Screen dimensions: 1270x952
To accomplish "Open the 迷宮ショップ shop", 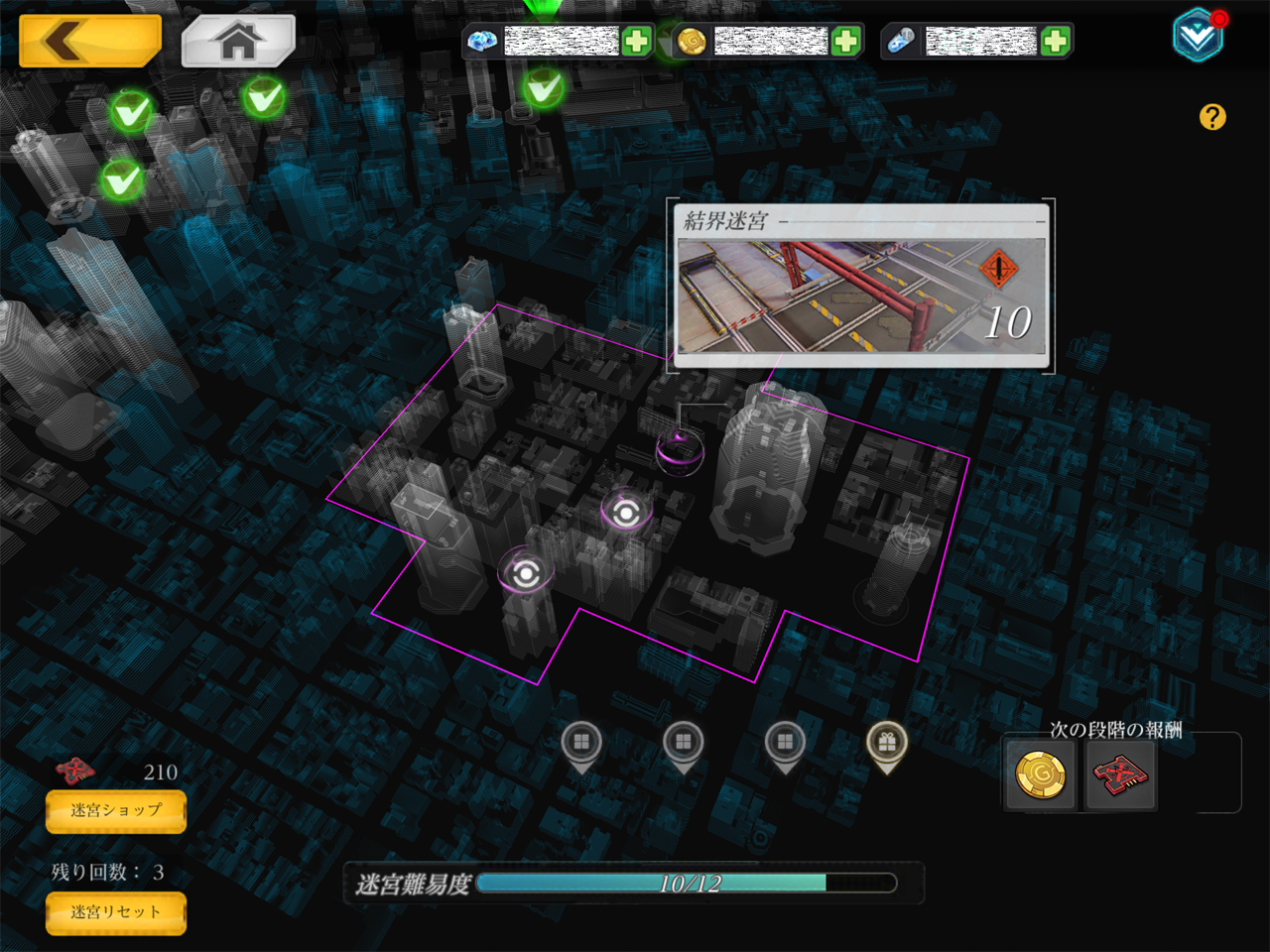I will point(116,810).
